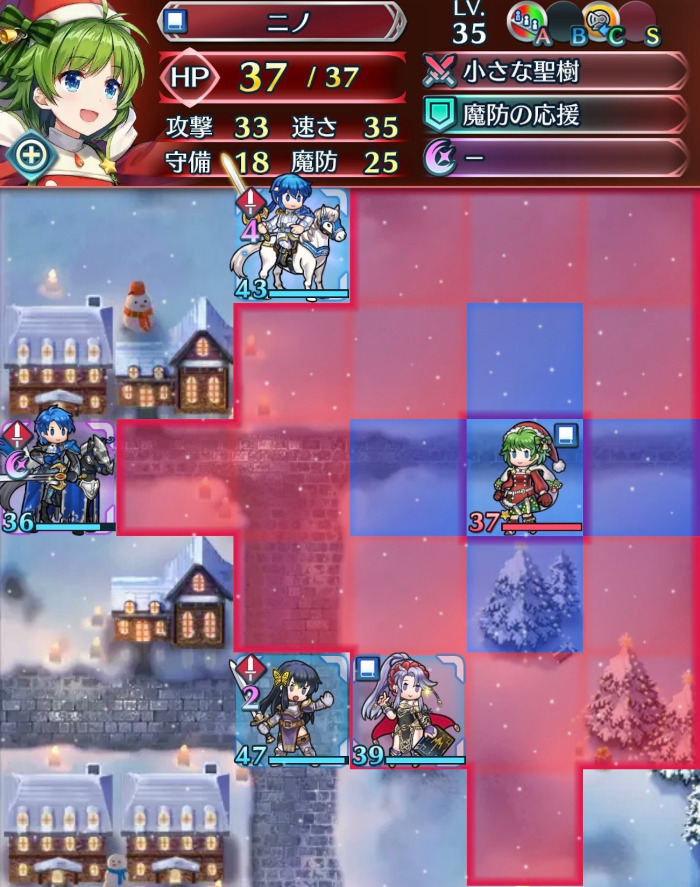Tap the ニノ name banner

pos(283,22)
